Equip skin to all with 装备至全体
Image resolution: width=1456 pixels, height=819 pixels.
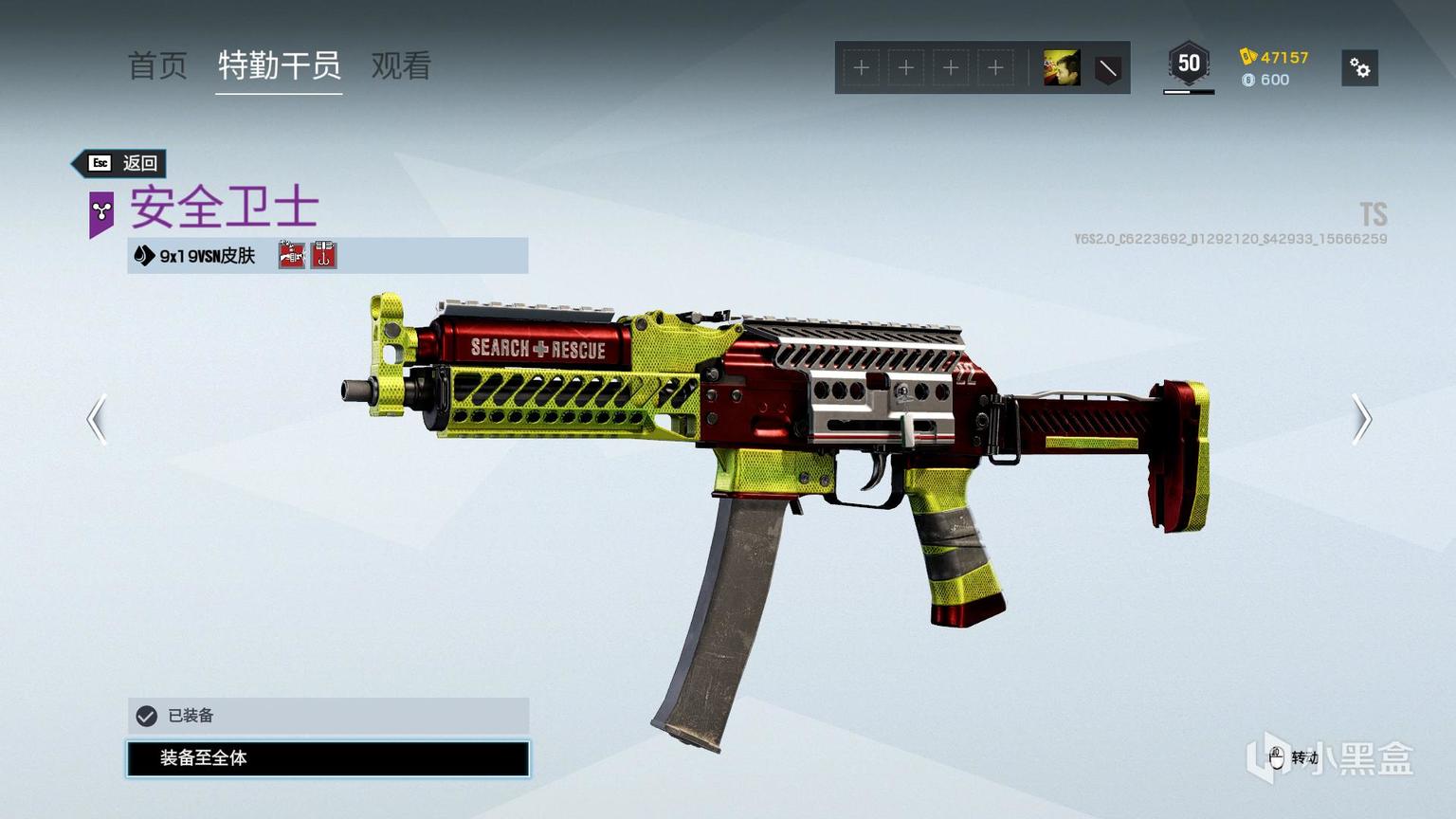(328, 758)
